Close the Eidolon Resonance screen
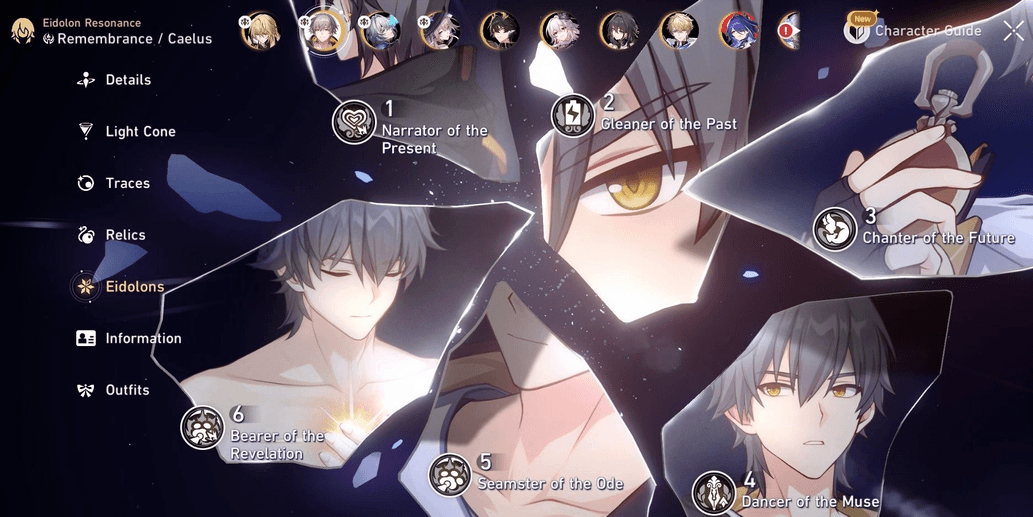The height and width of the screenshot is (517, 1033). click(x=1012, y=31)
